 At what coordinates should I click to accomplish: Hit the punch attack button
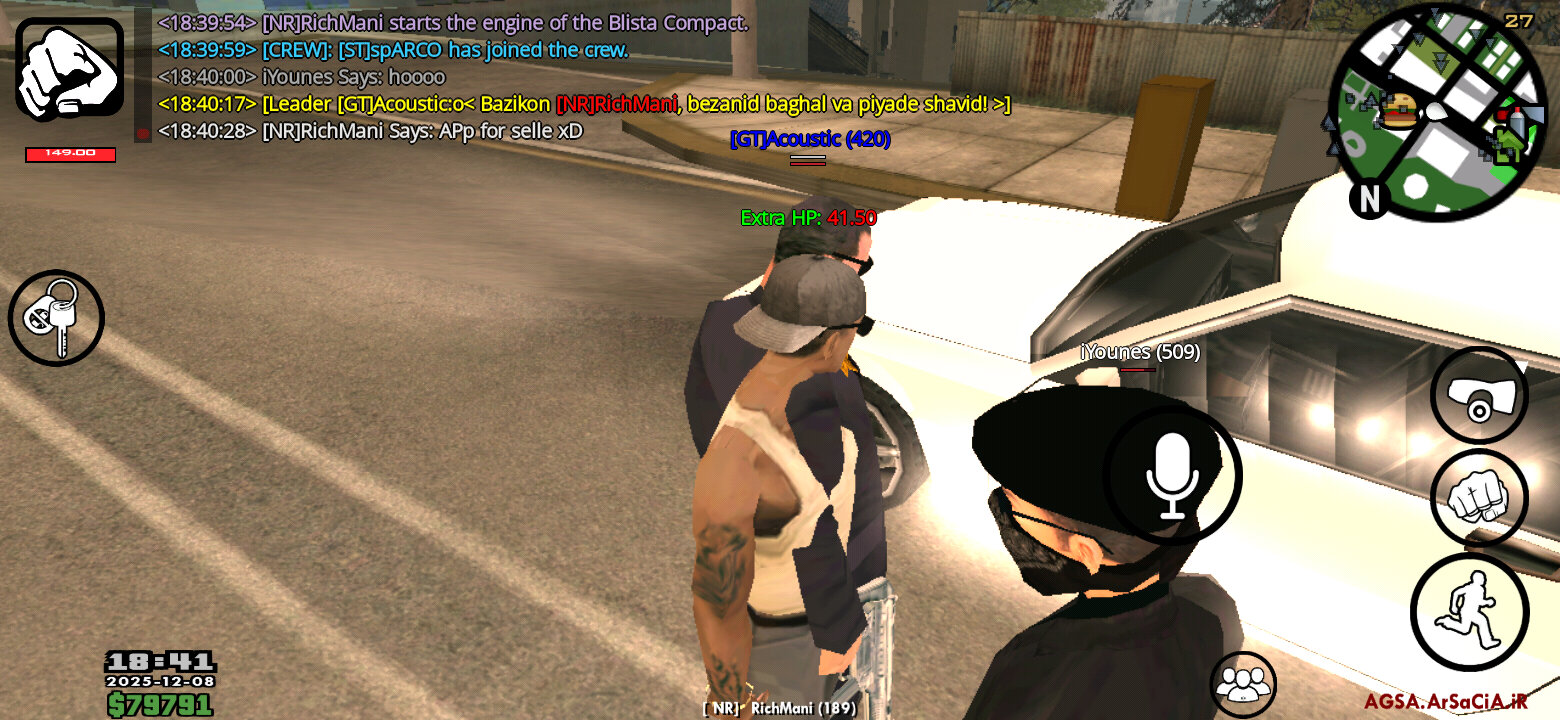1479,497
